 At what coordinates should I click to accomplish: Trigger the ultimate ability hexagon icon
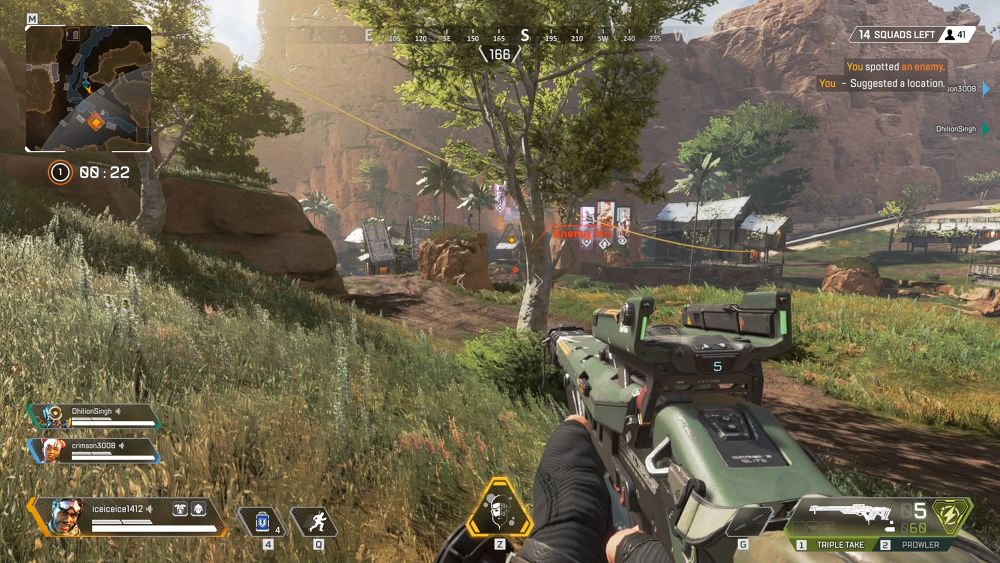click(499, 511)
